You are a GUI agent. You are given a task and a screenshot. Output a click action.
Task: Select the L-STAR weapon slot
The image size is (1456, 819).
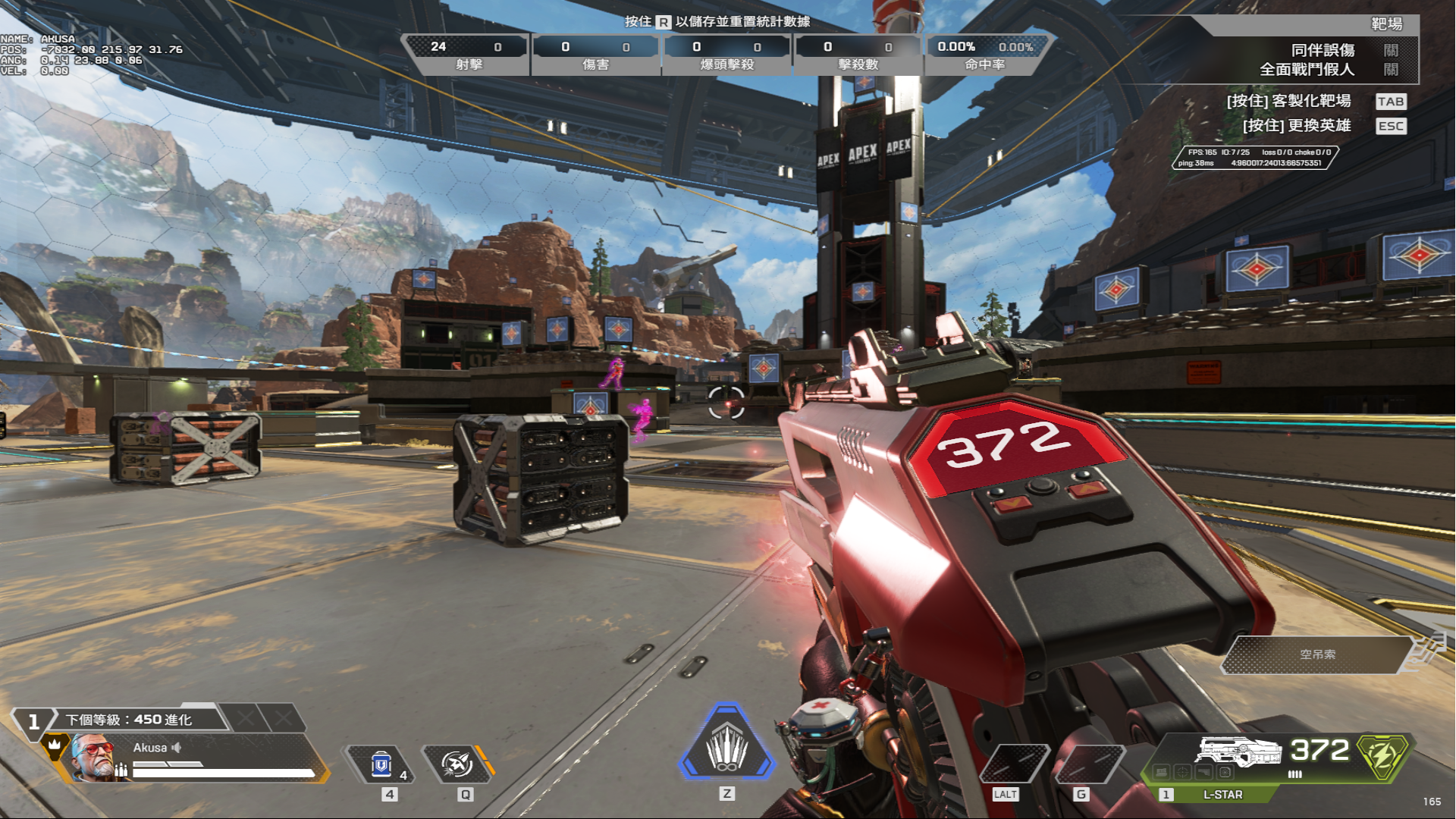tap(1222, 795)
